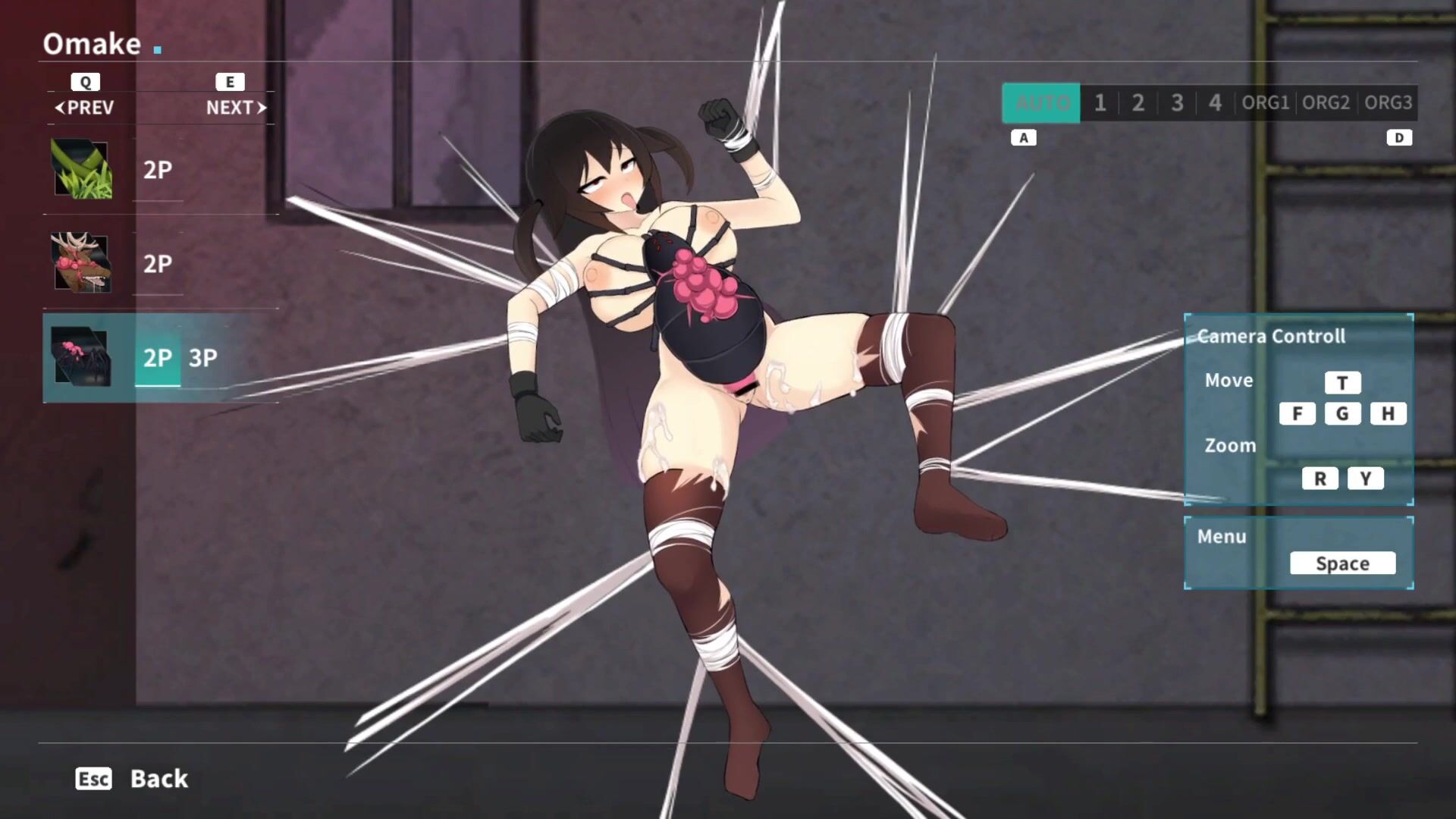This screenshot has width=1456, height=819.
Task: Select the ORG1 option
Action: (x=1265, y=103)
